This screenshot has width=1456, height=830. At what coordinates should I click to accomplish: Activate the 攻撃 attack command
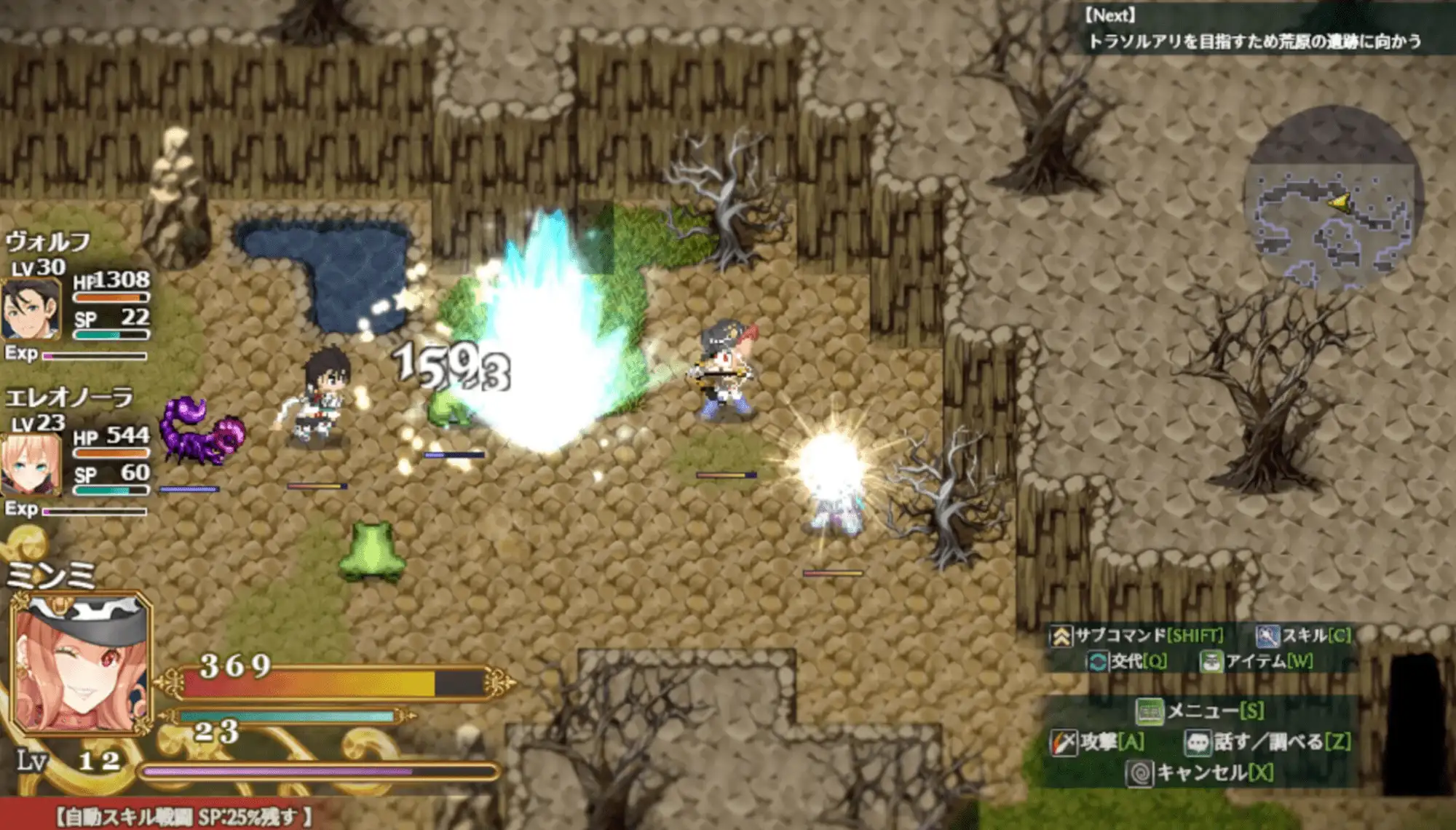[1098, 742]
